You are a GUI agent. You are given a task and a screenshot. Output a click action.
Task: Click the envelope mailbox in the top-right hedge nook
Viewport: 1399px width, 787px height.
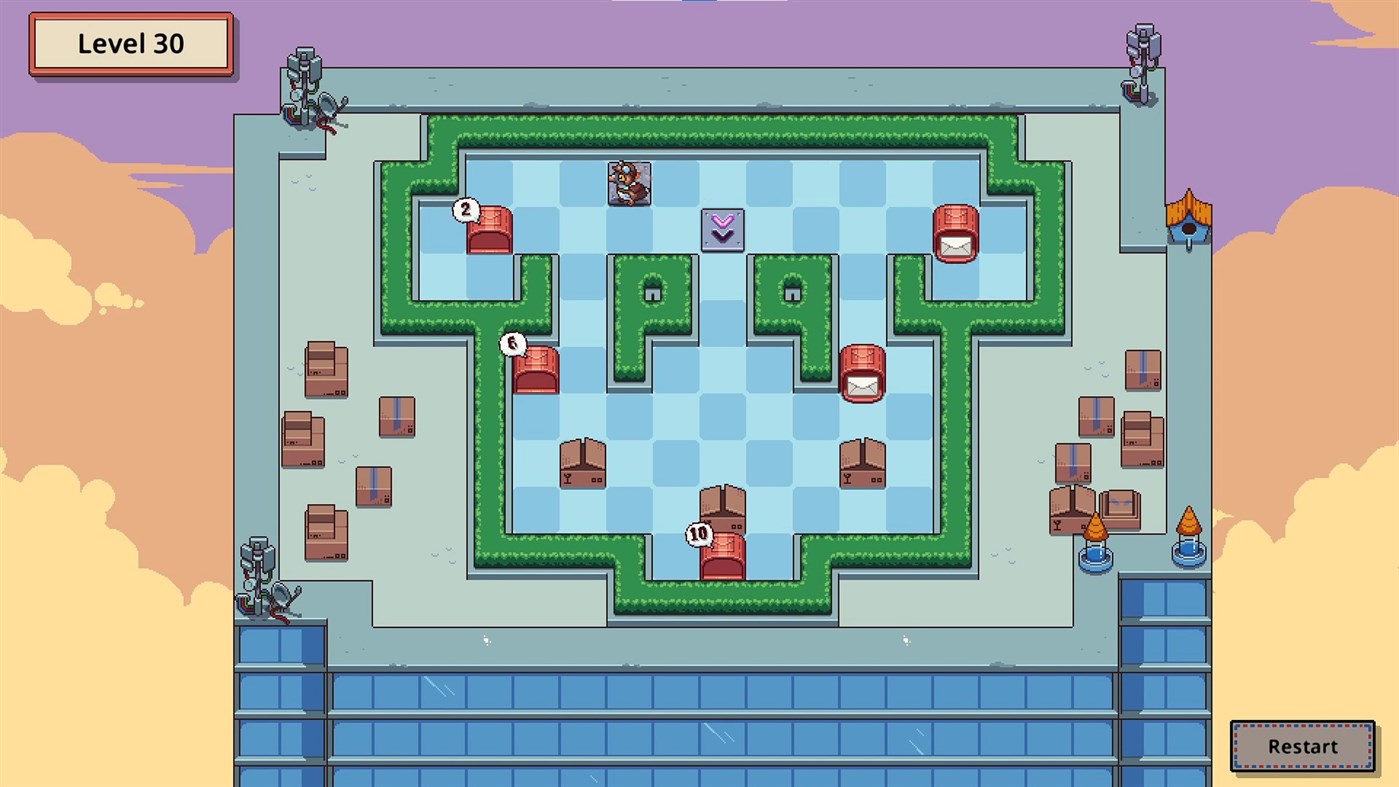(955, 232)
